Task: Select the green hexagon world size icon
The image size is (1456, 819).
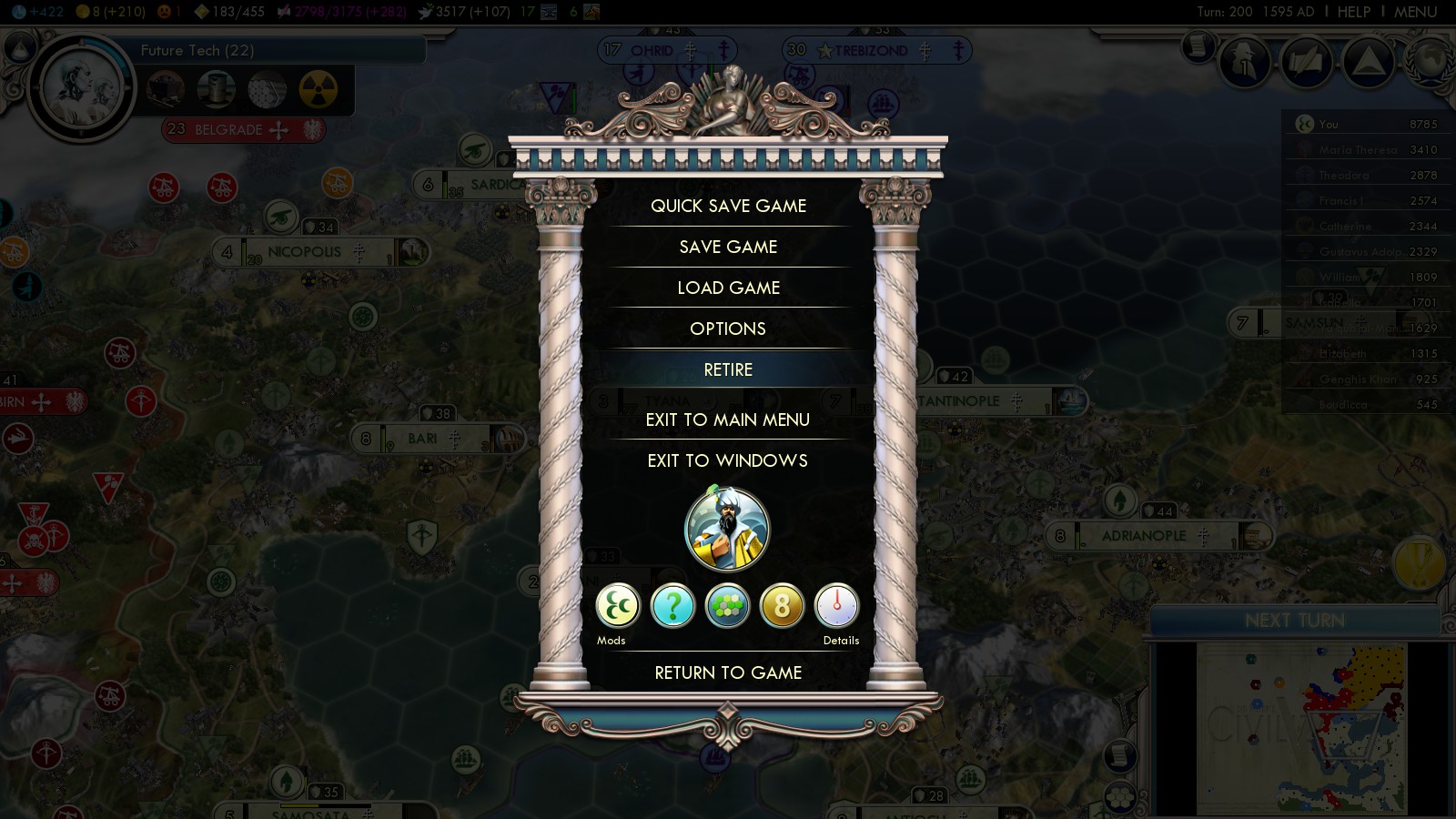Action: click(727, 606)
